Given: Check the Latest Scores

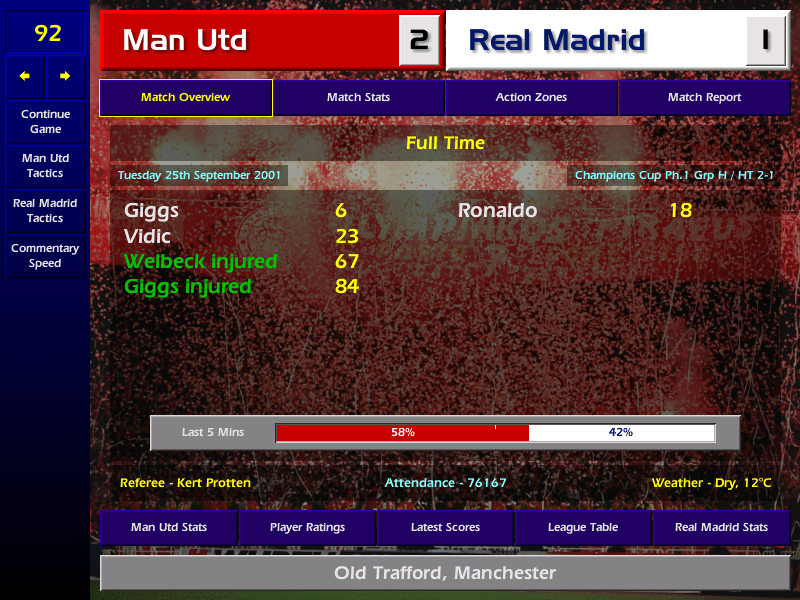Looking at the screenshot, I should coord(445,527).
